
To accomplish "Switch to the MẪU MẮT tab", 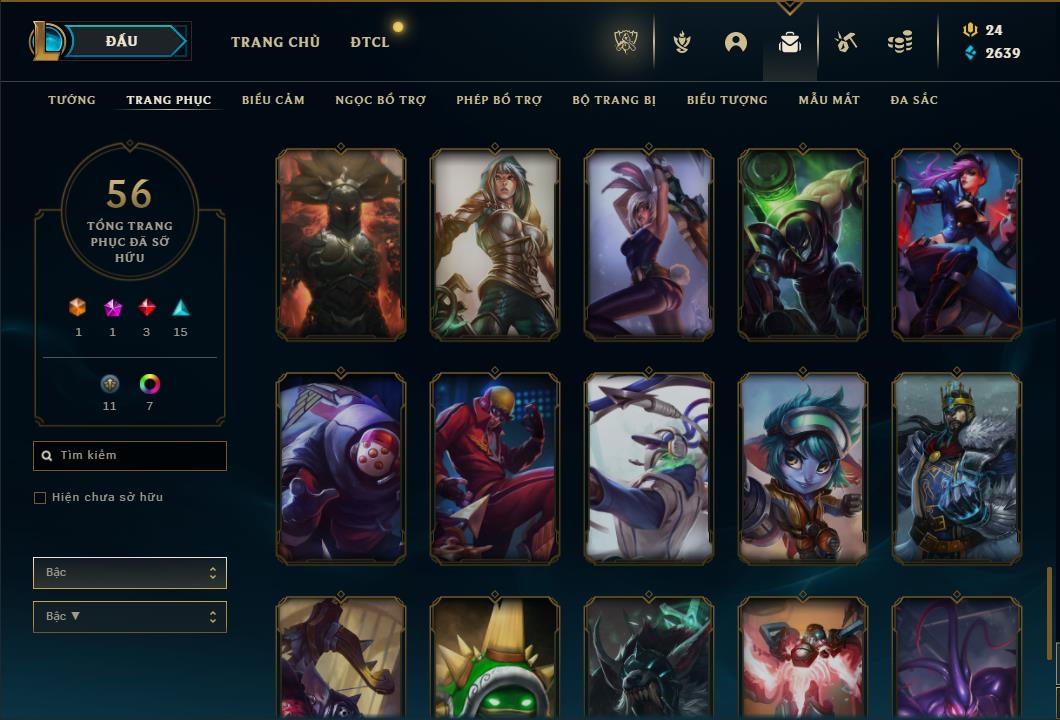I will (829, 100).
